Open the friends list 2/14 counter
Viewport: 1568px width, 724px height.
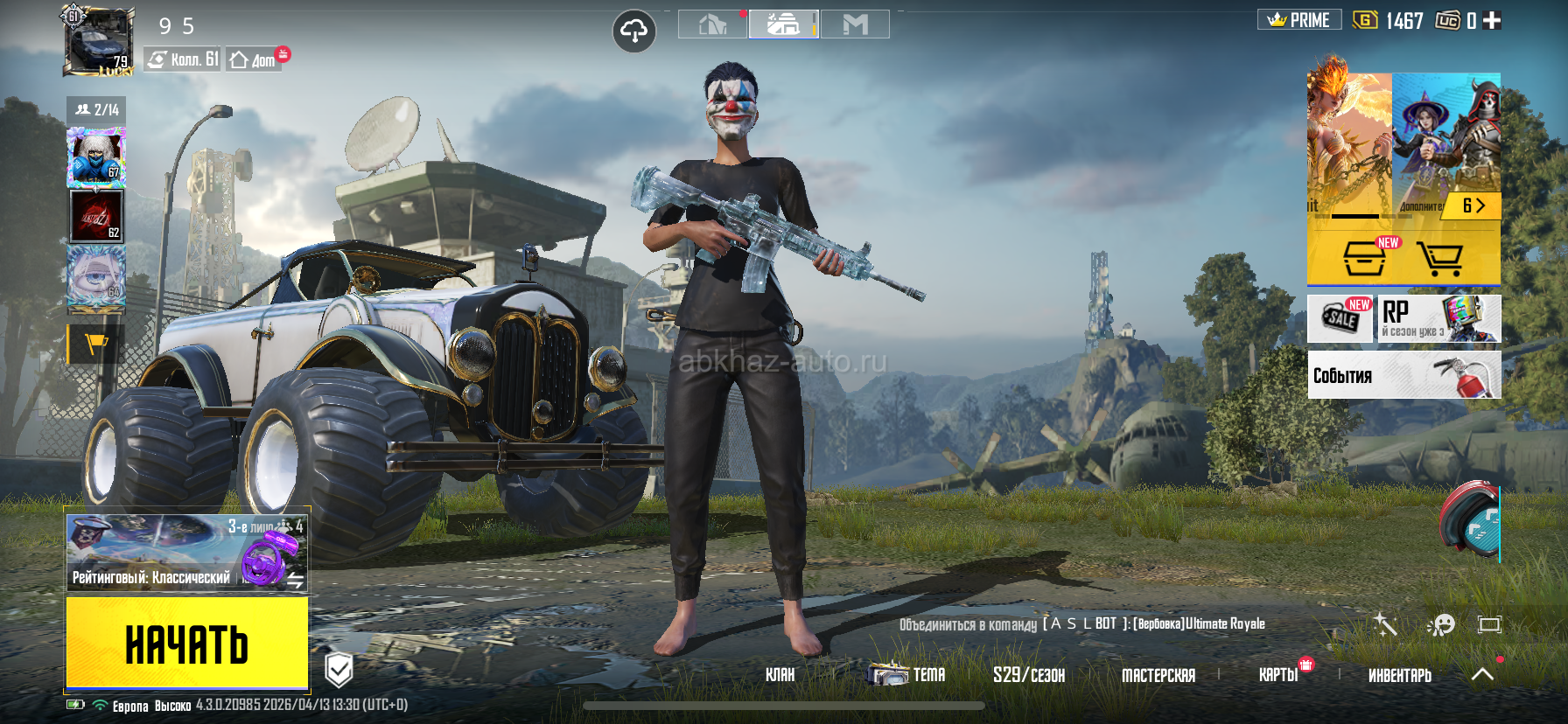[x=96, y=109]
